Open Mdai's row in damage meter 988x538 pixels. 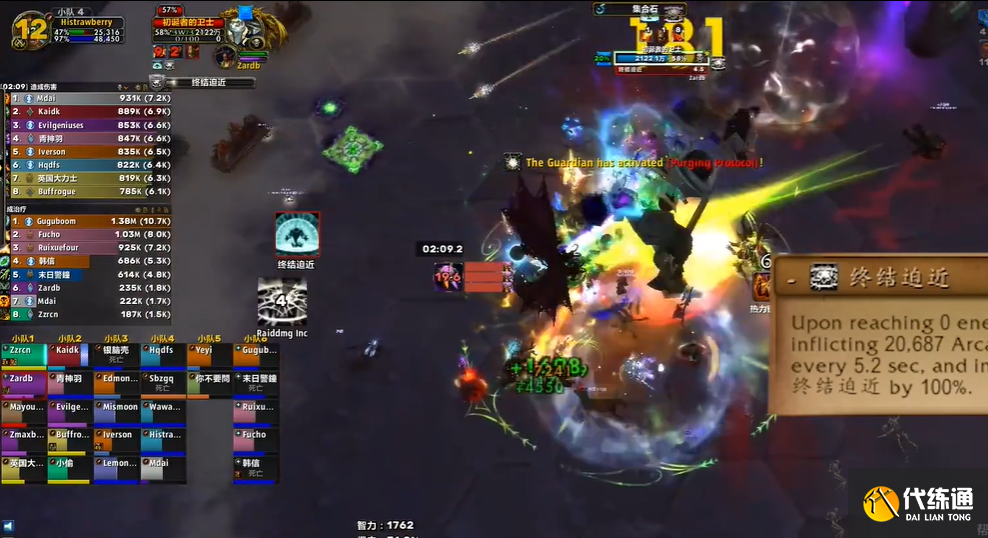point(88,98)
